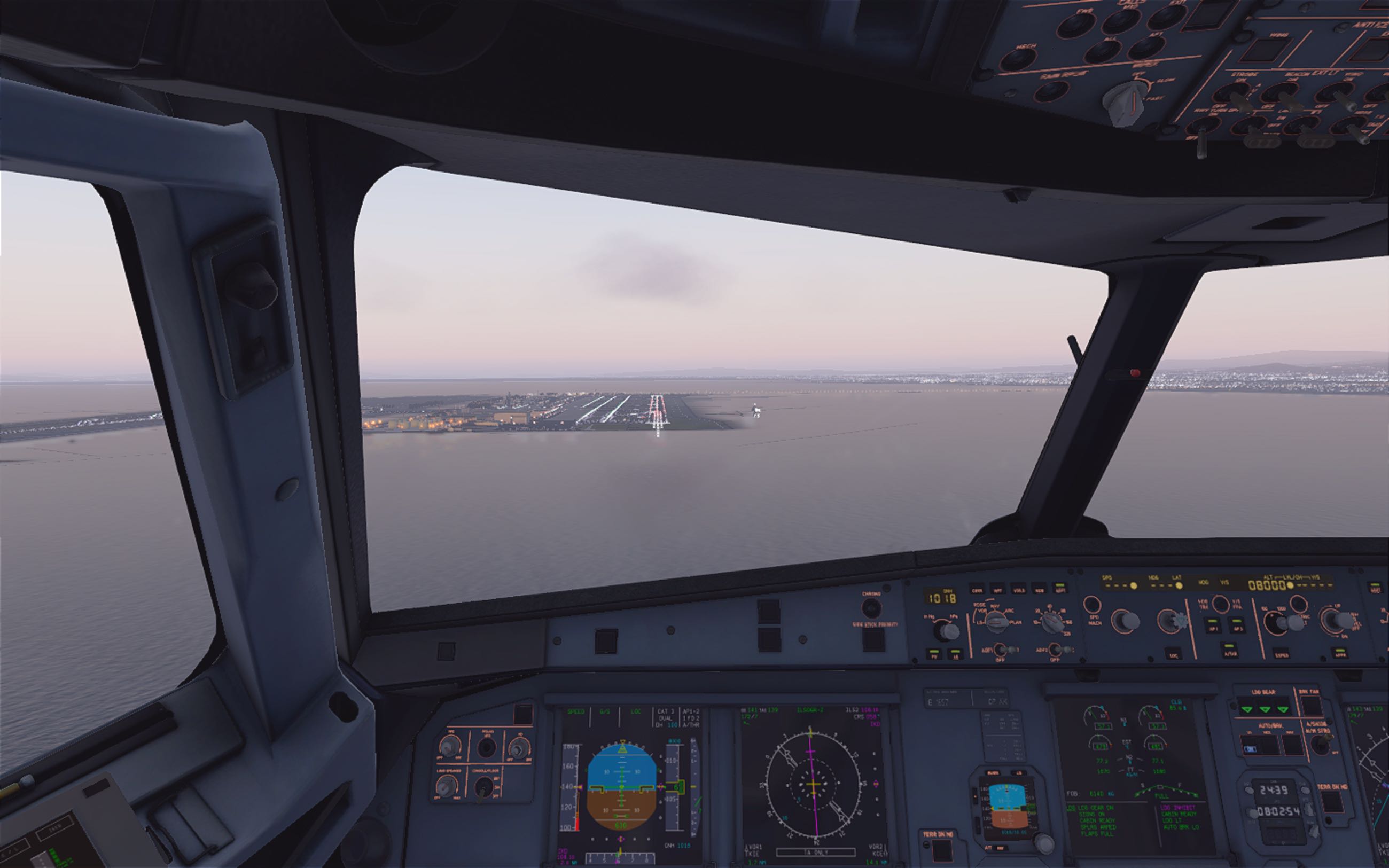The image size is (1389, 868).
Task: Push the SPD MACH changeover button
Action: coord(1094,606)
